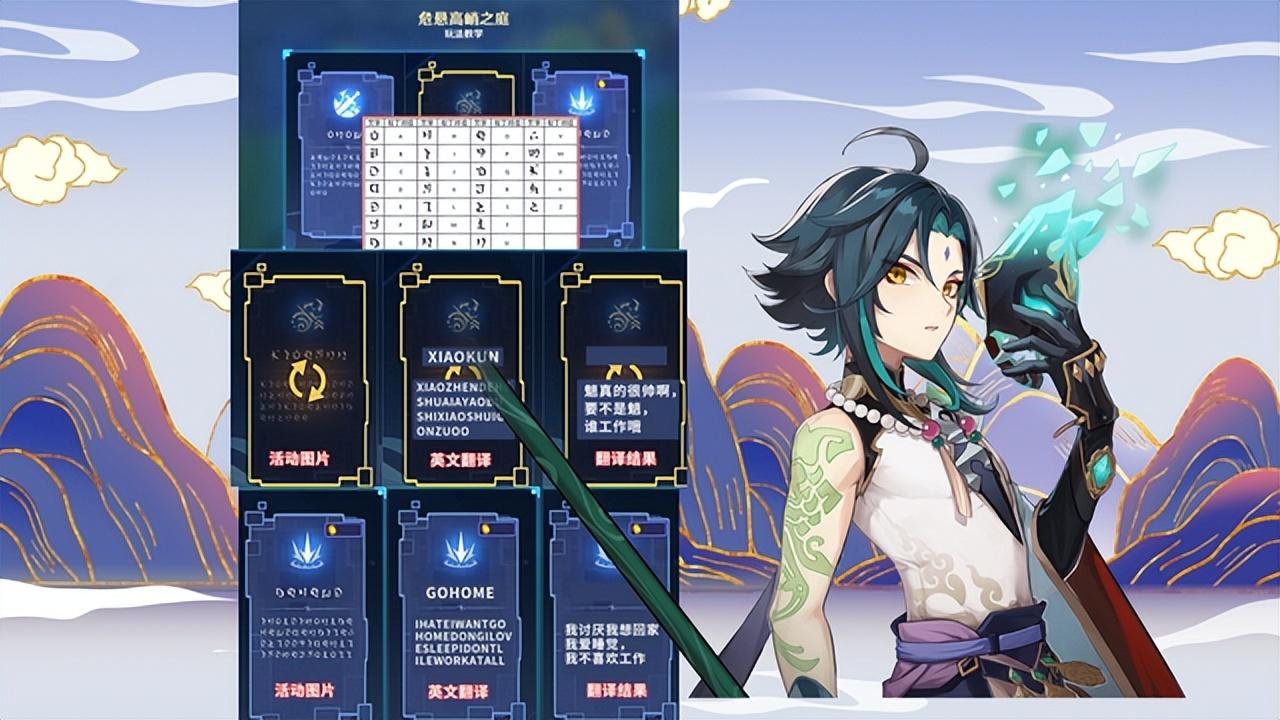Expand the flip arrows under XIAOKUN

click(460, 371)
